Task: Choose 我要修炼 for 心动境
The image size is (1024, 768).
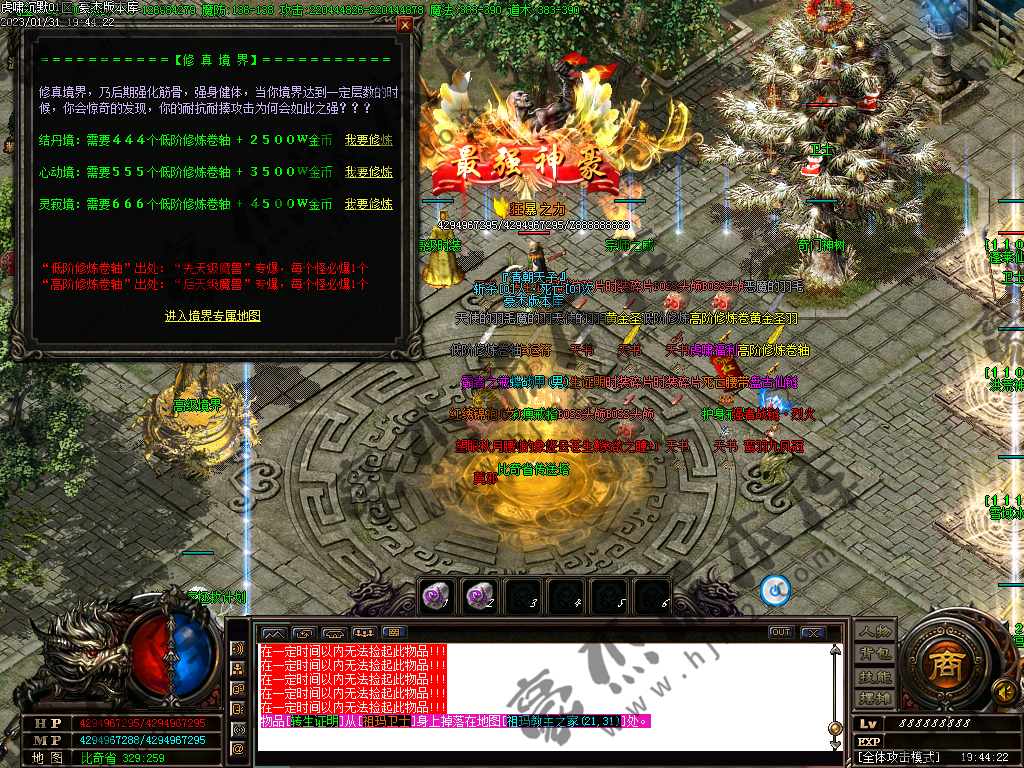Action: click(x=368, y=172)
